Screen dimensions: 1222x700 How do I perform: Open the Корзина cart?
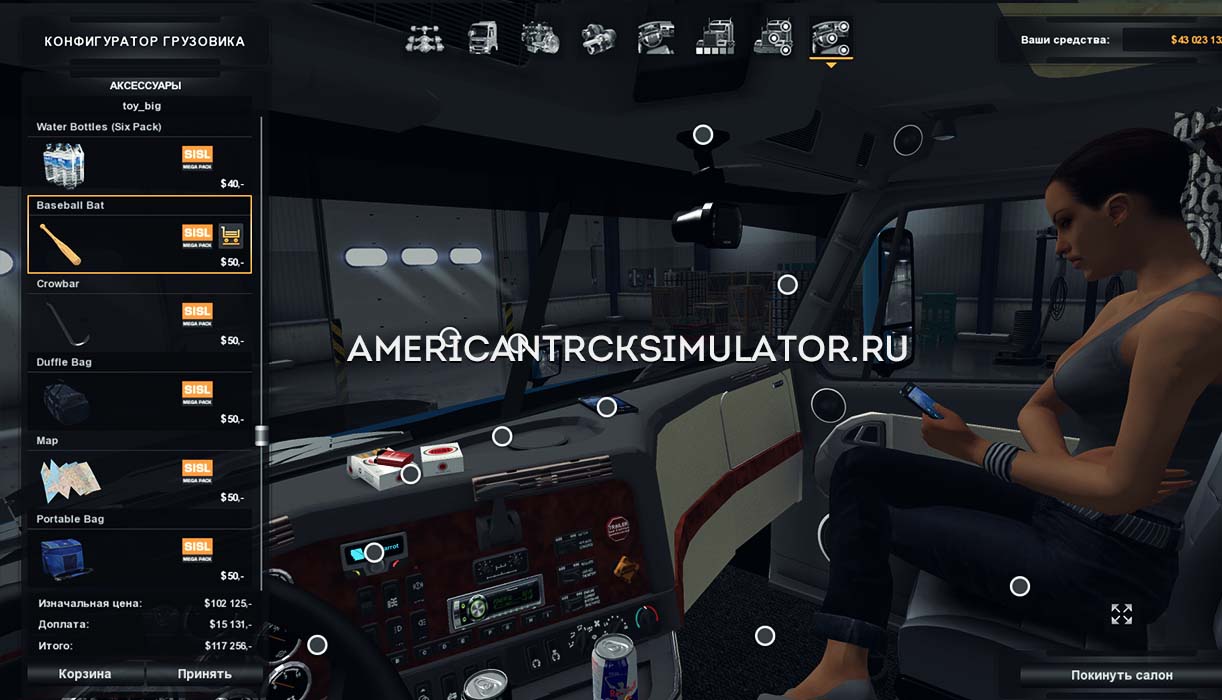pyautogui.click(x=85, y=674)
